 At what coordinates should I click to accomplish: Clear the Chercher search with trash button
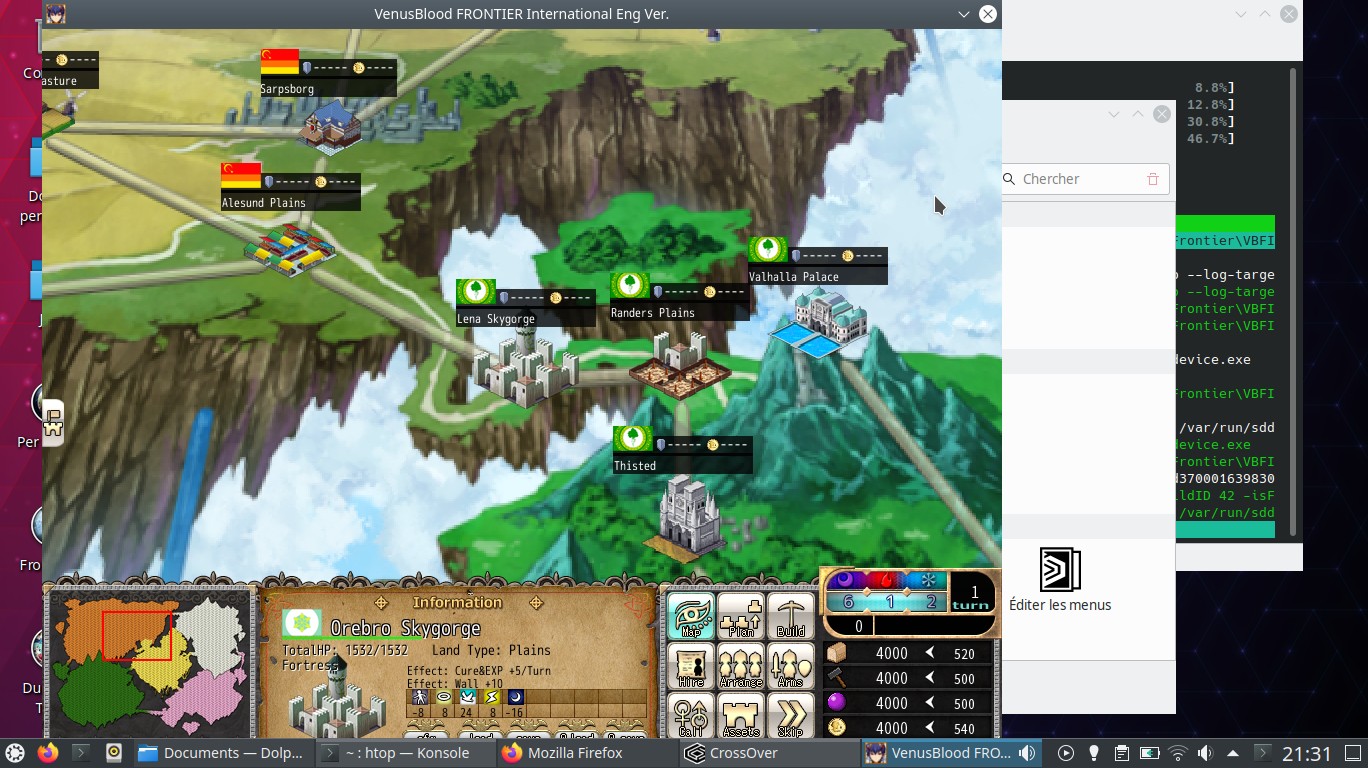click(x=1152, y=179)
